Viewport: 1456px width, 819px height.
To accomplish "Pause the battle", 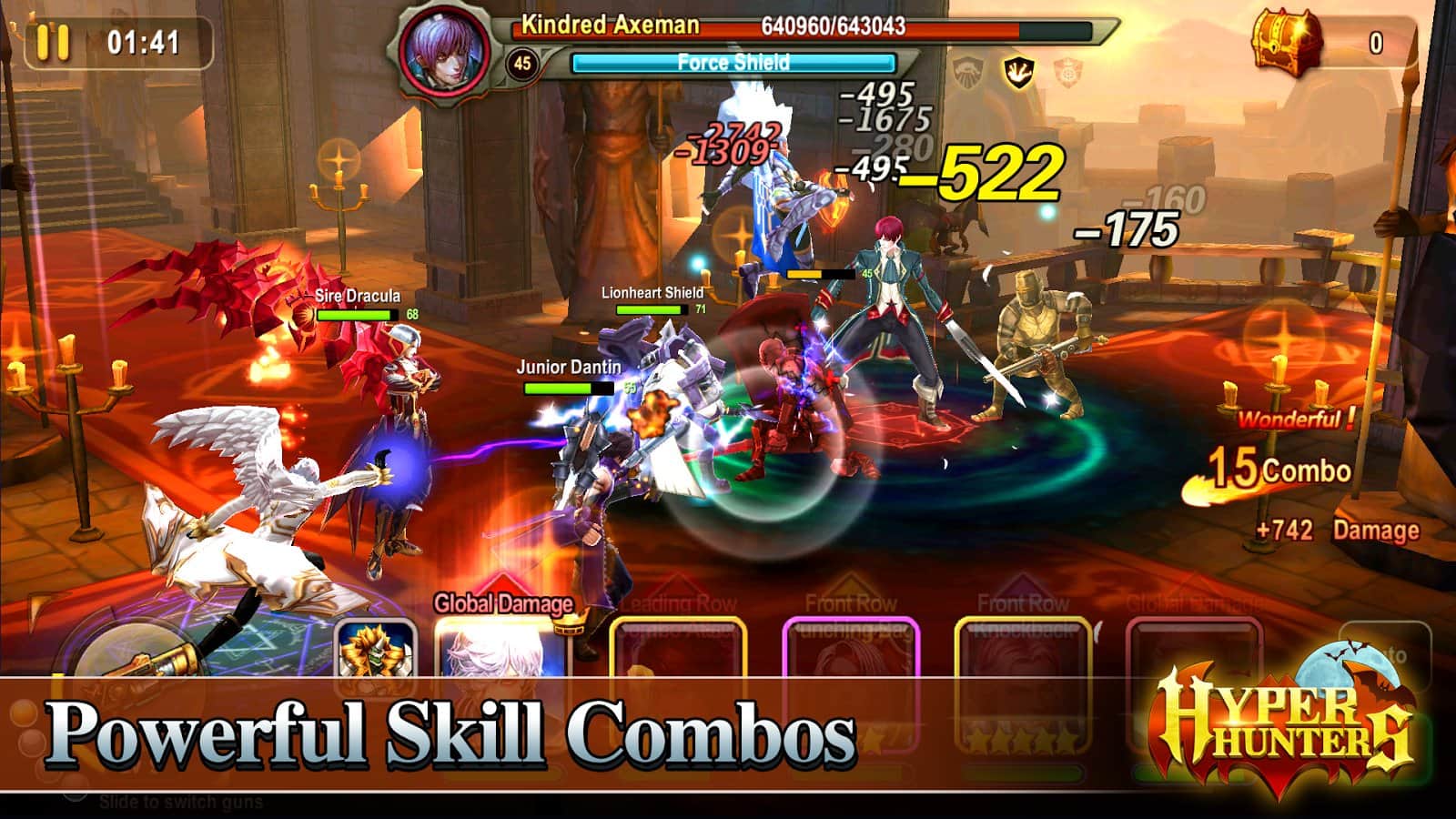I will pyautogui.click(x=53, y=42).
